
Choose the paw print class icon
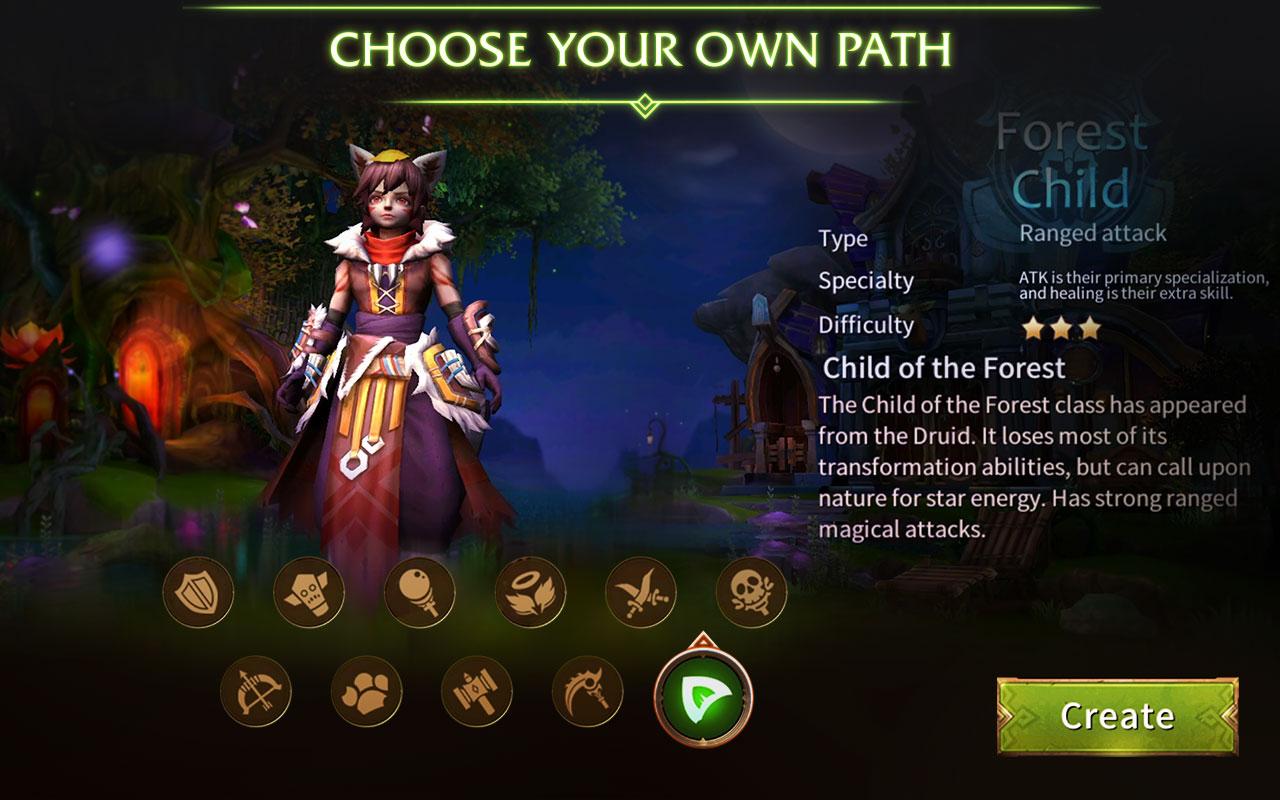coord(366,691)
